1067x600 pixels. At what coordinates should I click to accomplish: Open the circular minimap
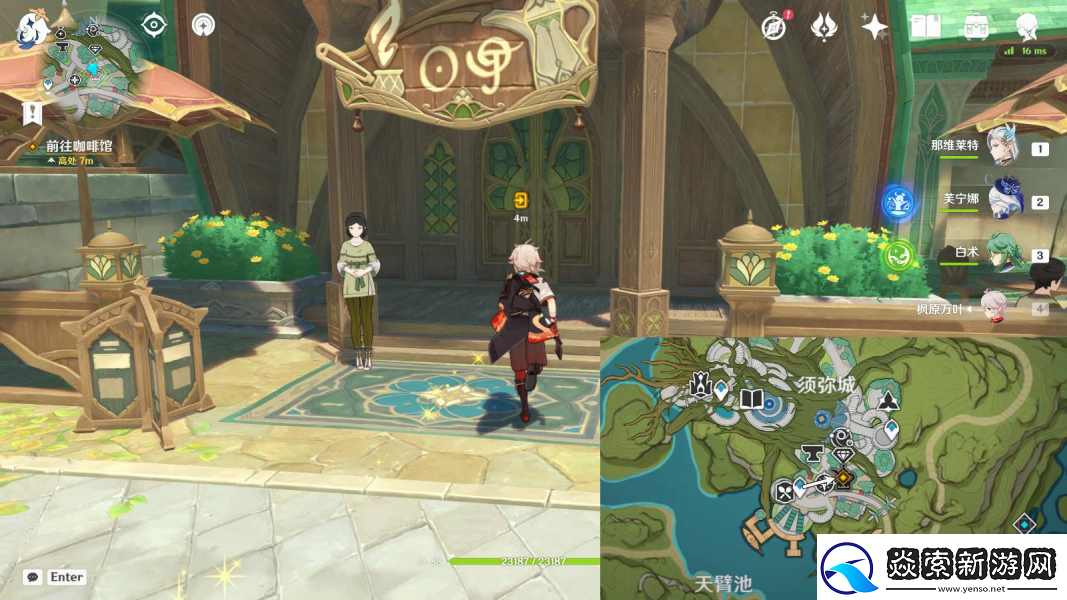pyautogui.click(x=90, y=65)
